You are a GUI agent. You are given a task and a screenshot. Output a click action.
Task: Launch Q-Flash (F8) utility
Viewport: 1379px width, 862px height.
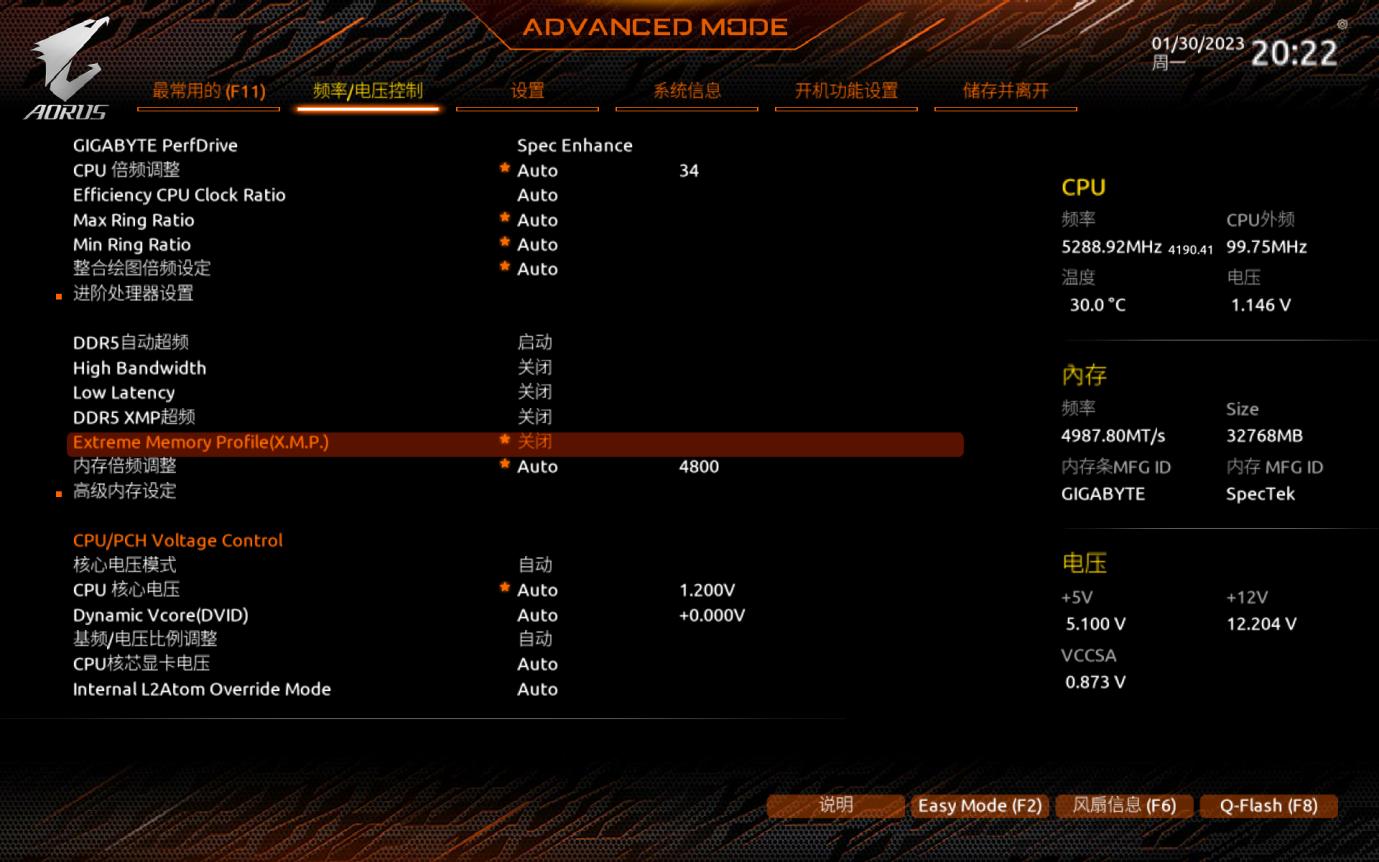[1268, 806]
